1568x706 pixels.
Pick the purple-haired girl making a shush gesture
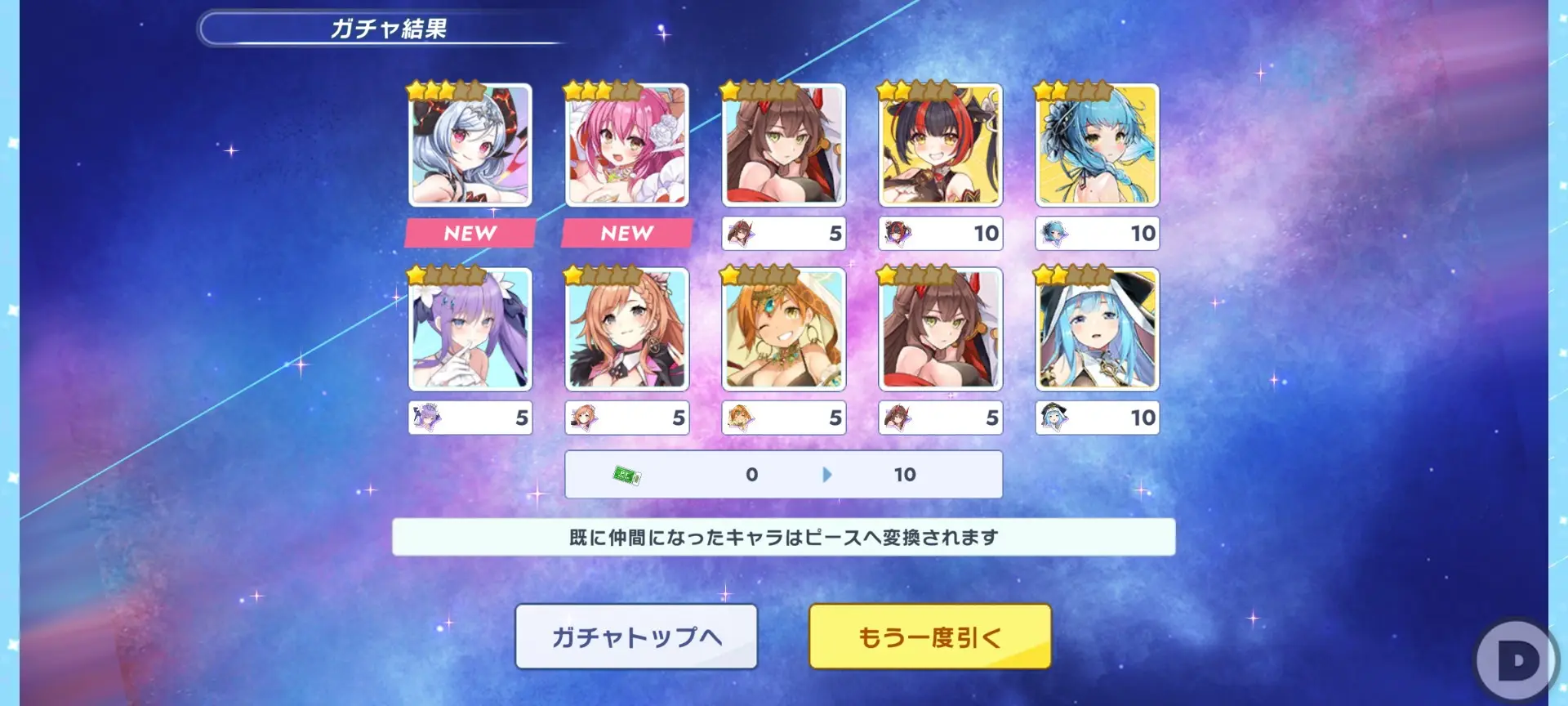(x=470, y=329)
